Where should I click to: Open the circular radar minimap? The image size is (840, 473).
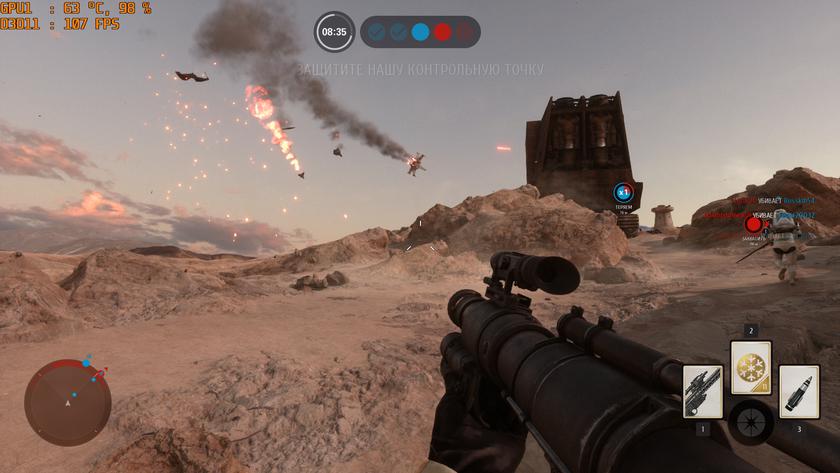click(x=67, y=402)
